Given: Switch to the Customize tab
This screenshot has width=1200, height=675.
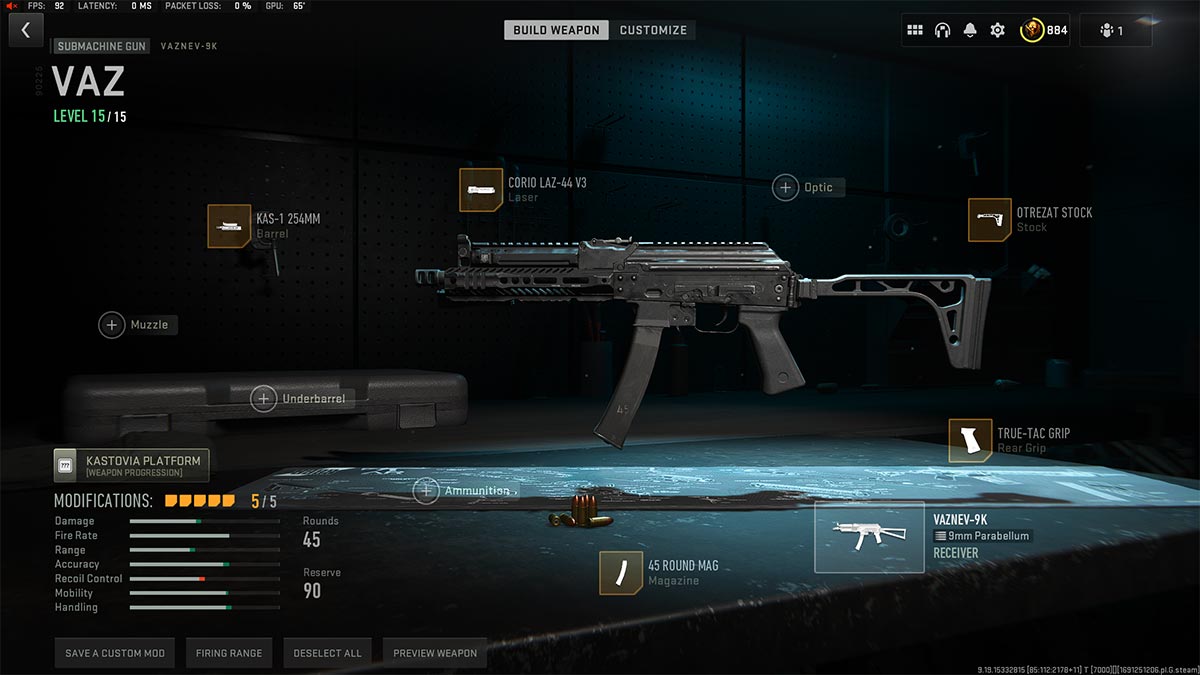Looking at the screenshot, I should (x=653, y=30).
